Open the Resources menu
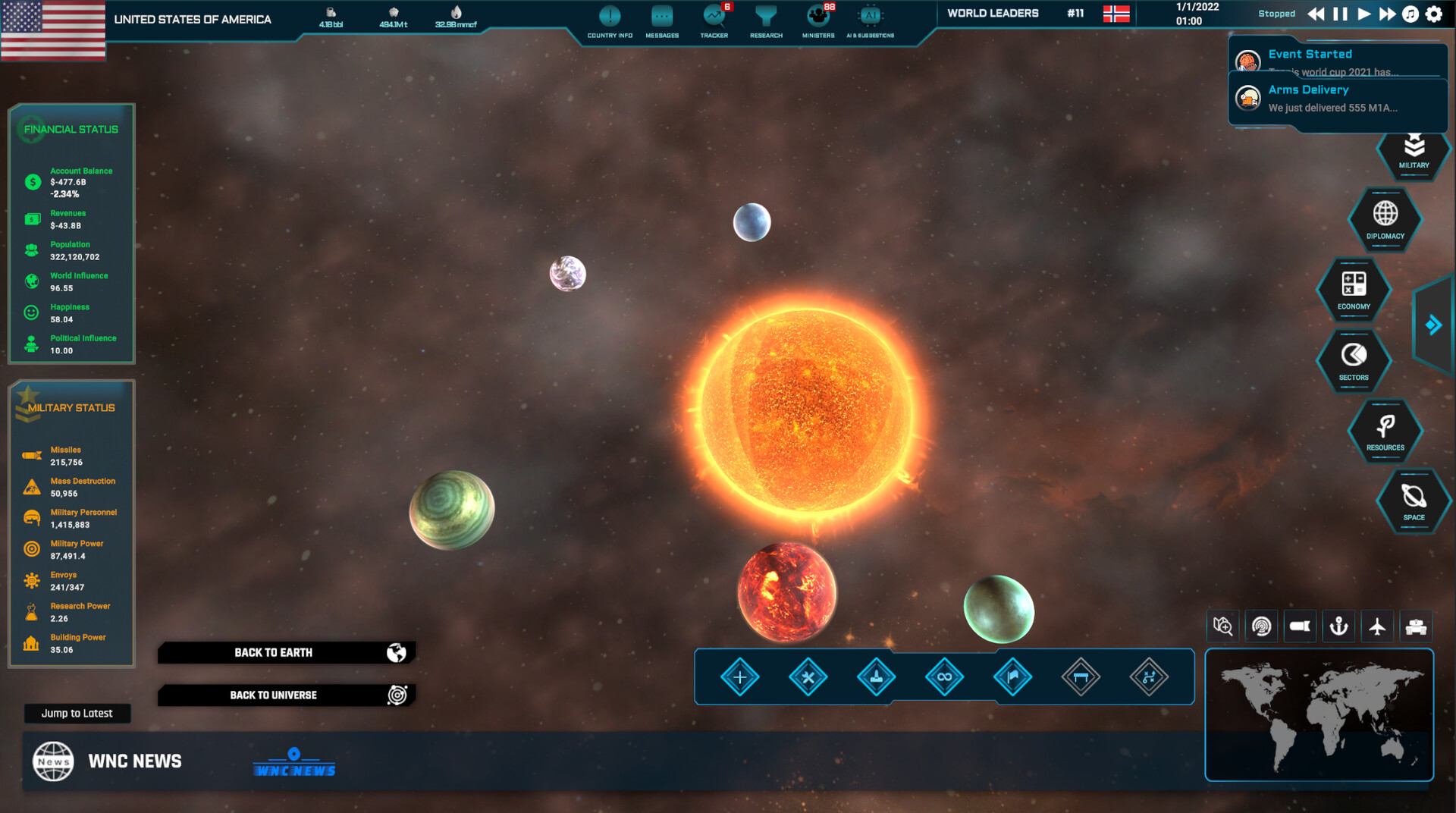This screenshot has width=1456, height=813. point(1385,431)
